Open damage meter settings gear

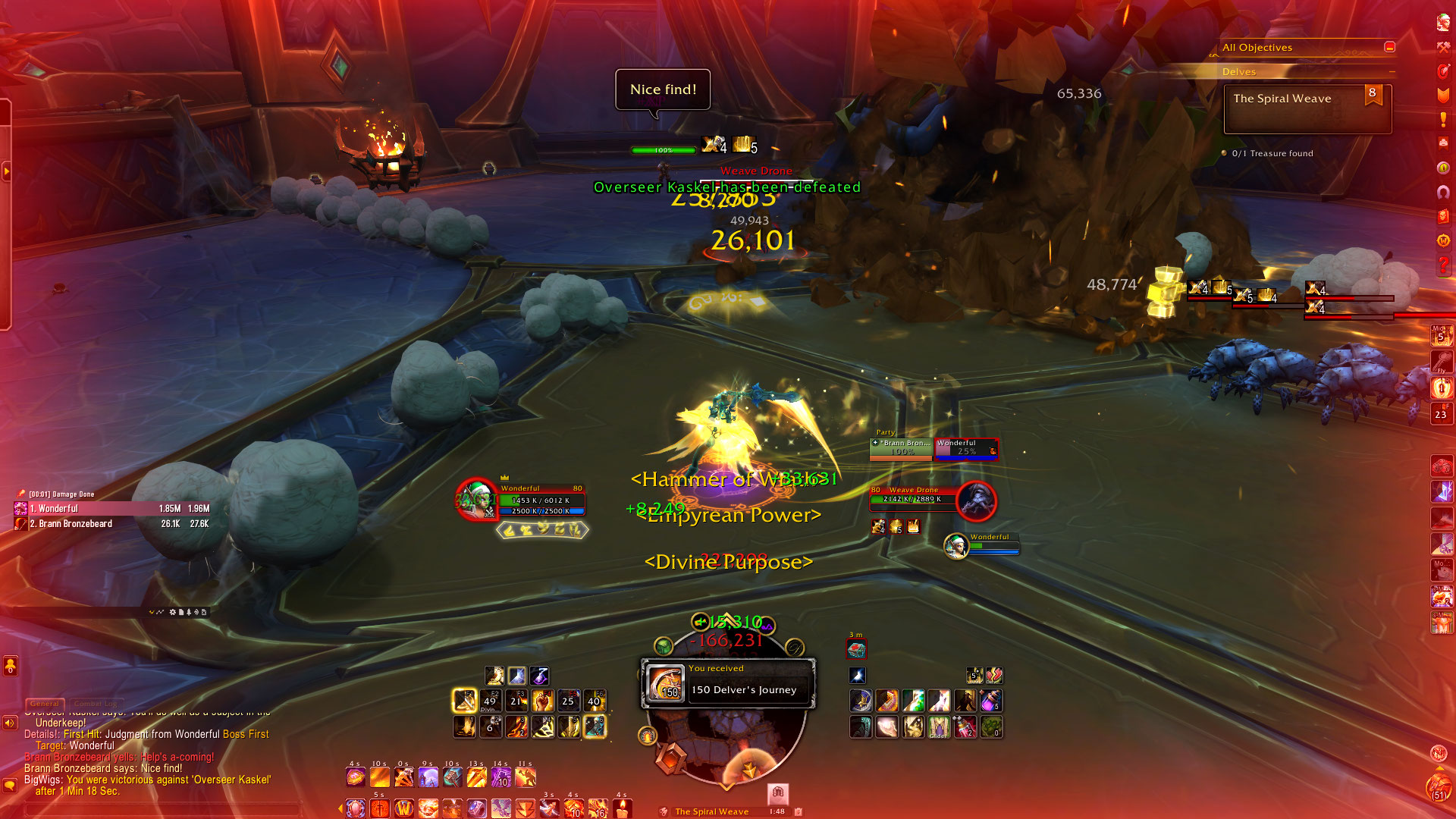173,612
